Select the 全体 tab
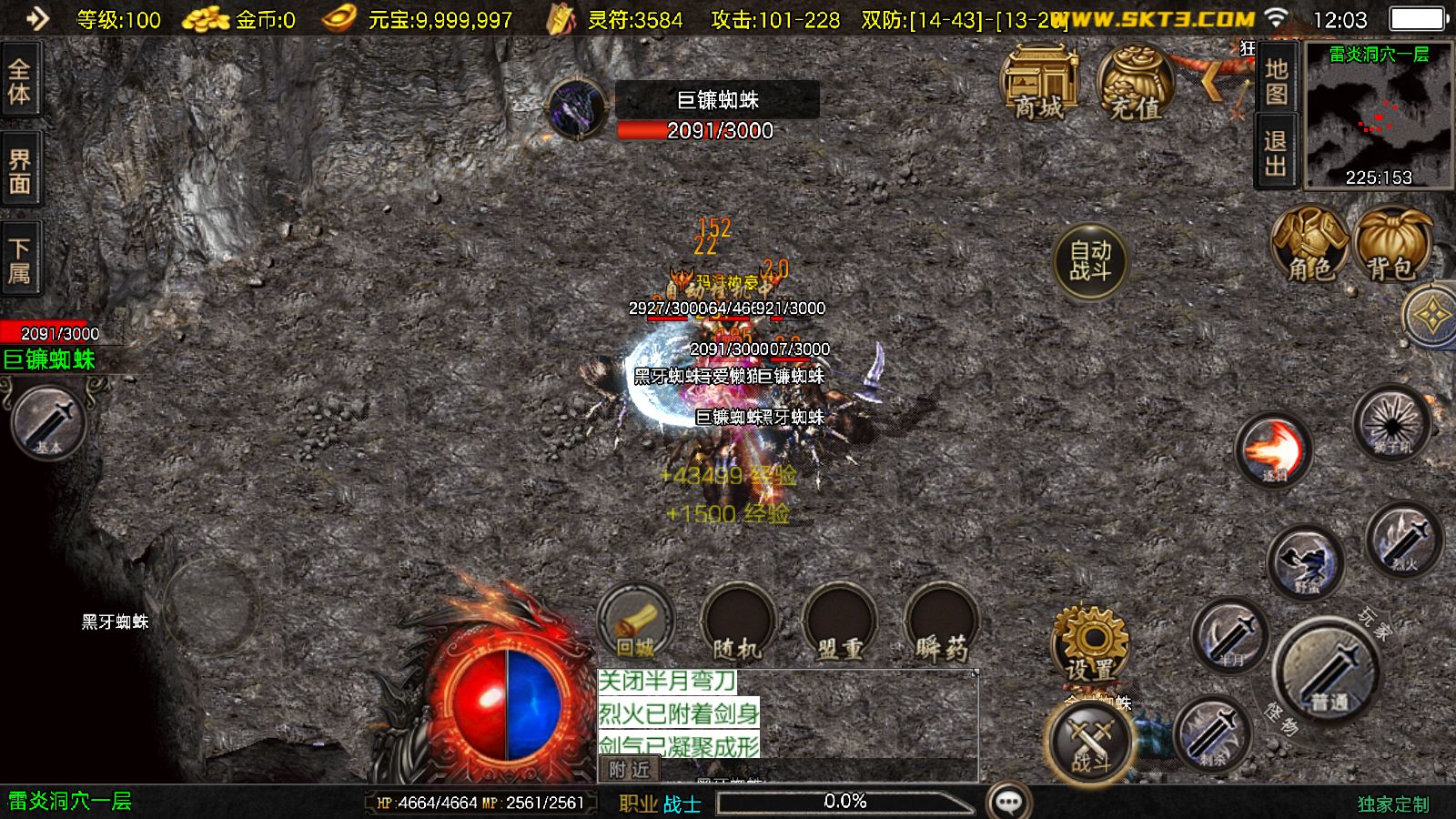 (19, 81)
